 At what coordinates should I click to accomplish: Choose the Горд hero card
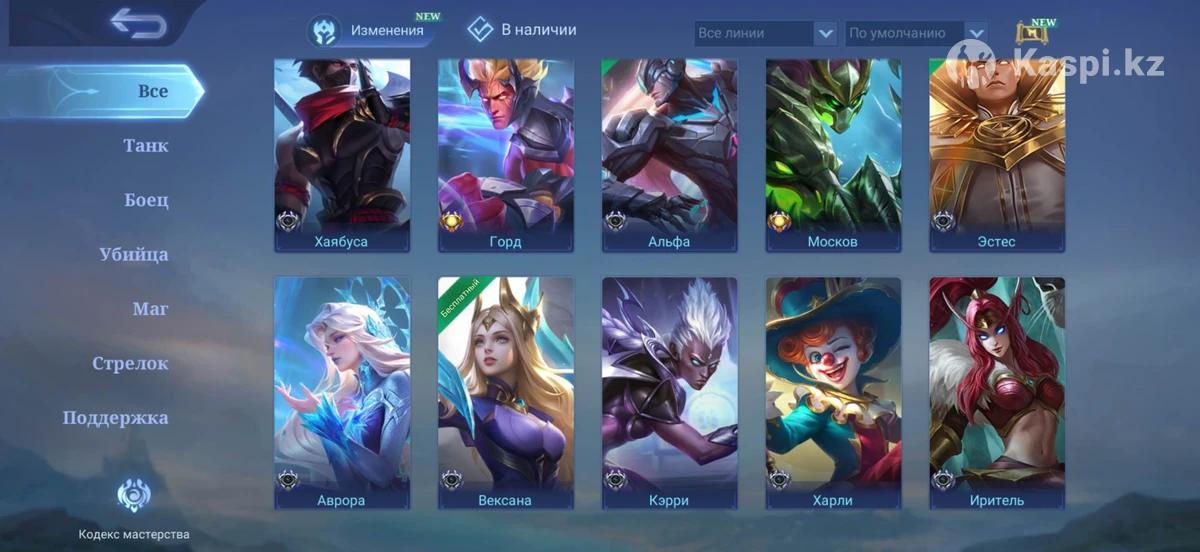pos(506,155)
